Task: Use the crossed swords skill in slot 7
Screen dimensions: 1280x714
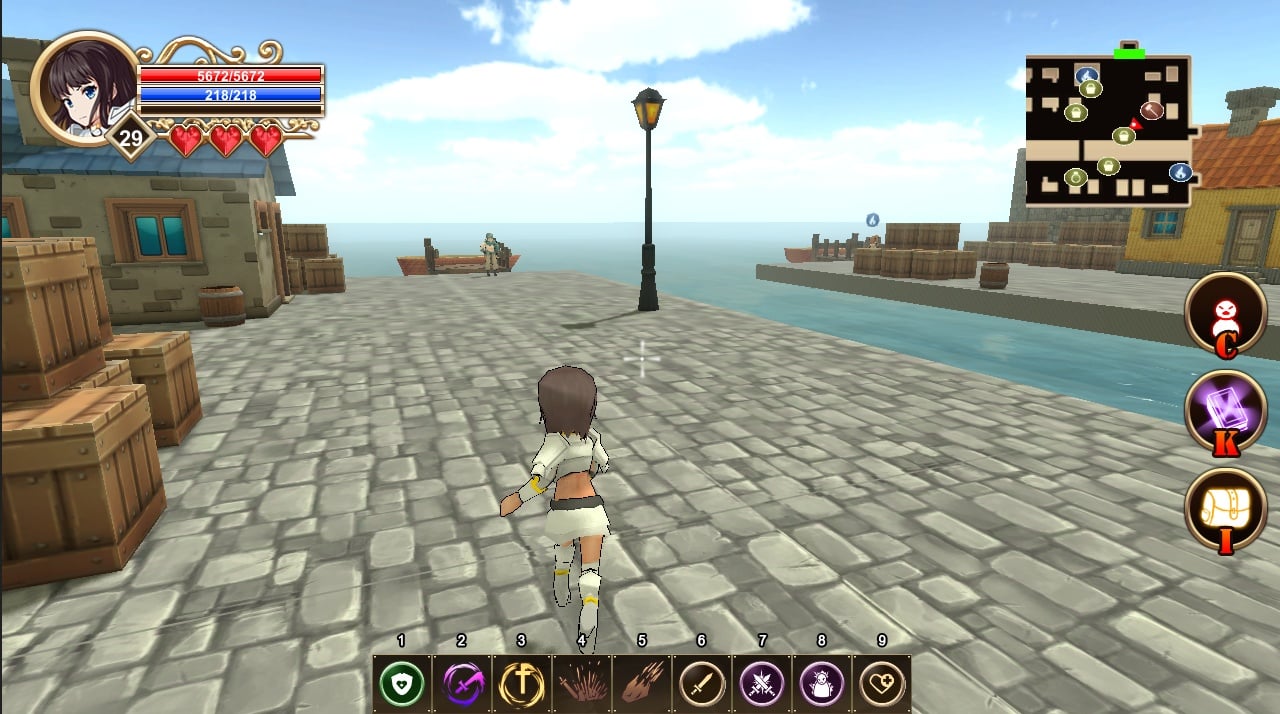Action: [762, 685]
